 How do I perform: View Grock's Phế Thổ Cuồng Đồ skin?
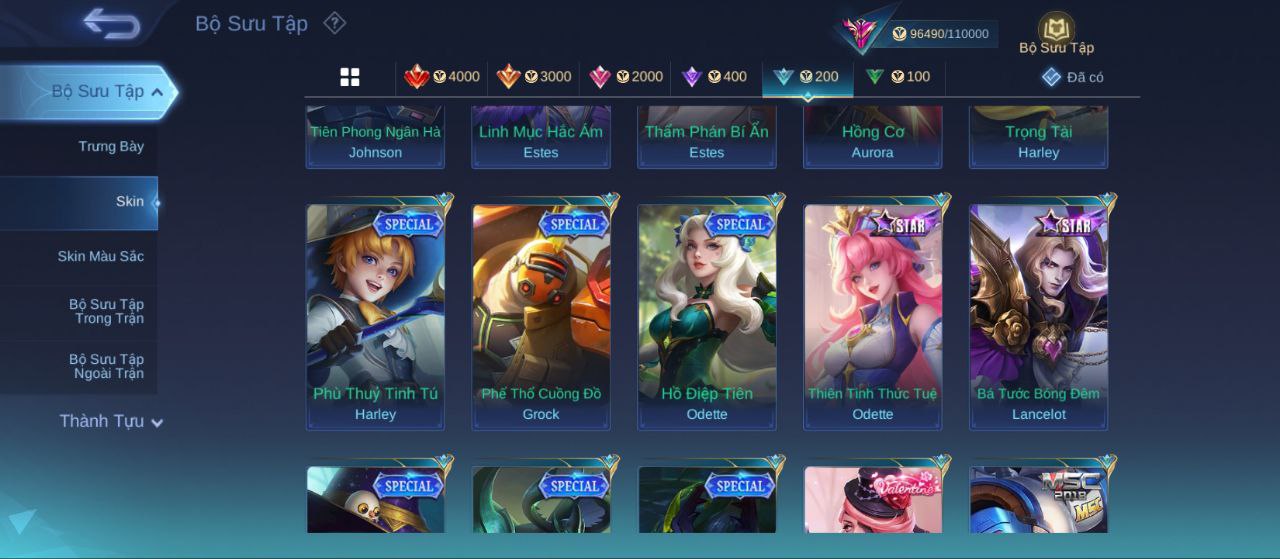point(541,317)
